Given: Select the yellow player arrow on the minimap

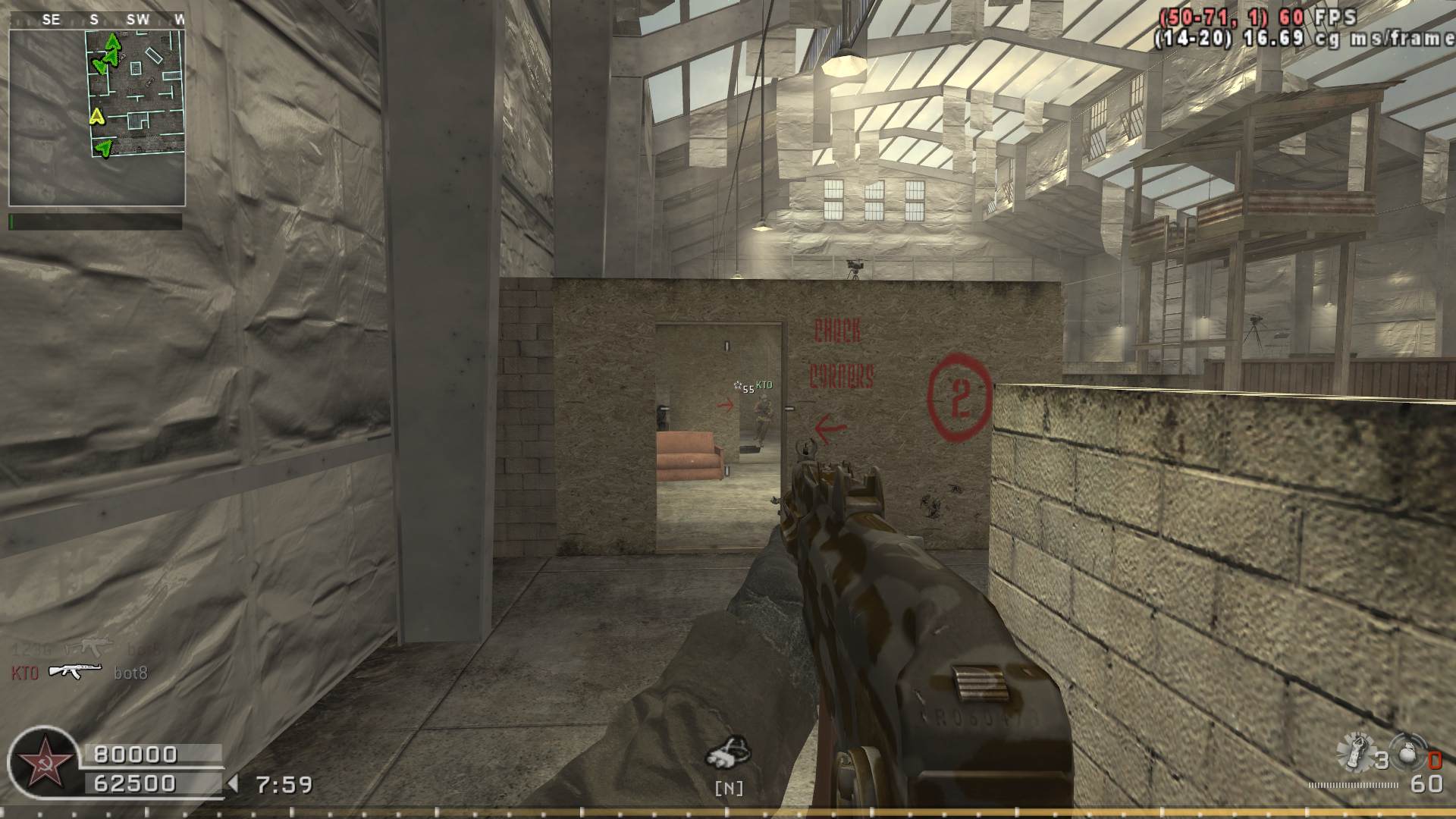Looking at the screenshot, I should click(x=96, y=116).
